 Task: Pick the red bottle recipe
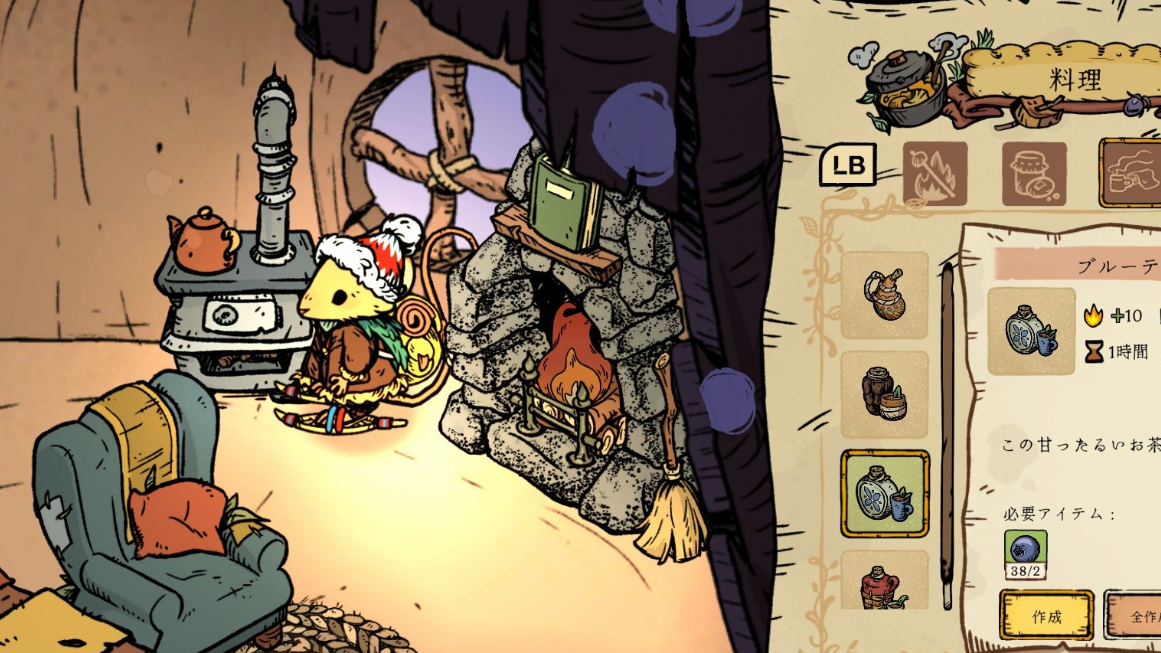coord(885,582)
